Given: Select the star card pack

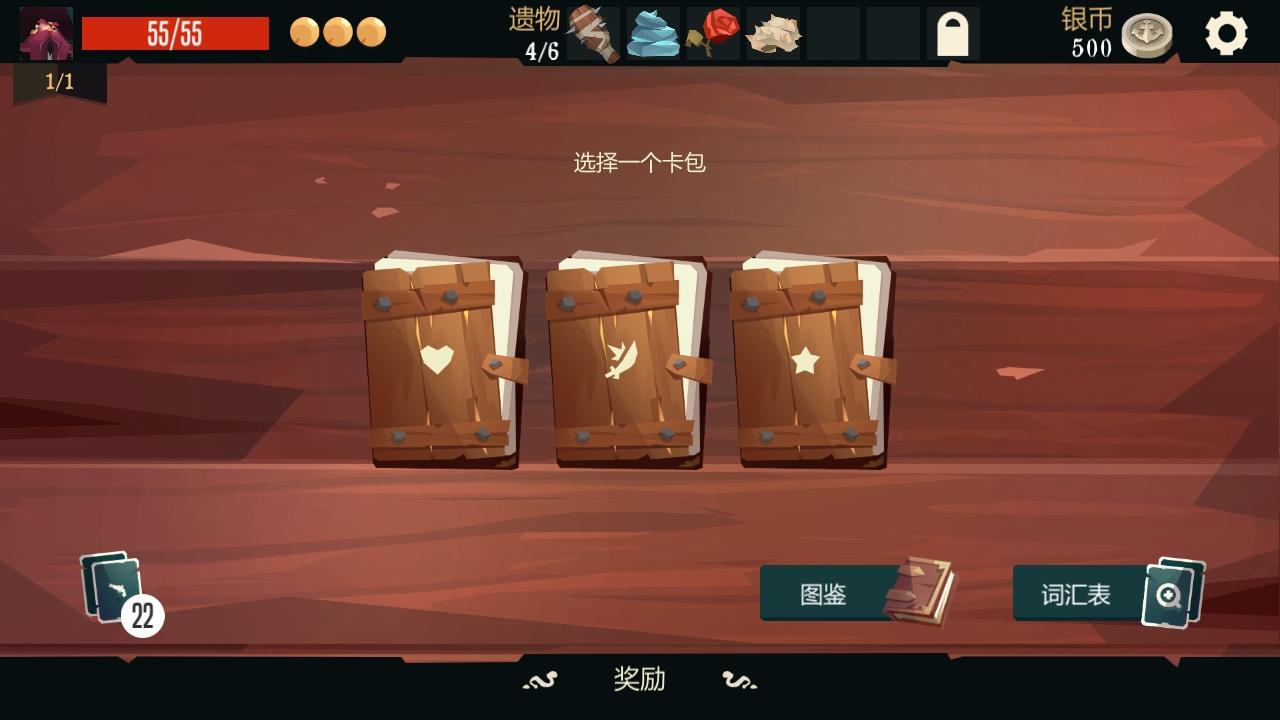Looking at the screenshot, I should coord(805,365).
